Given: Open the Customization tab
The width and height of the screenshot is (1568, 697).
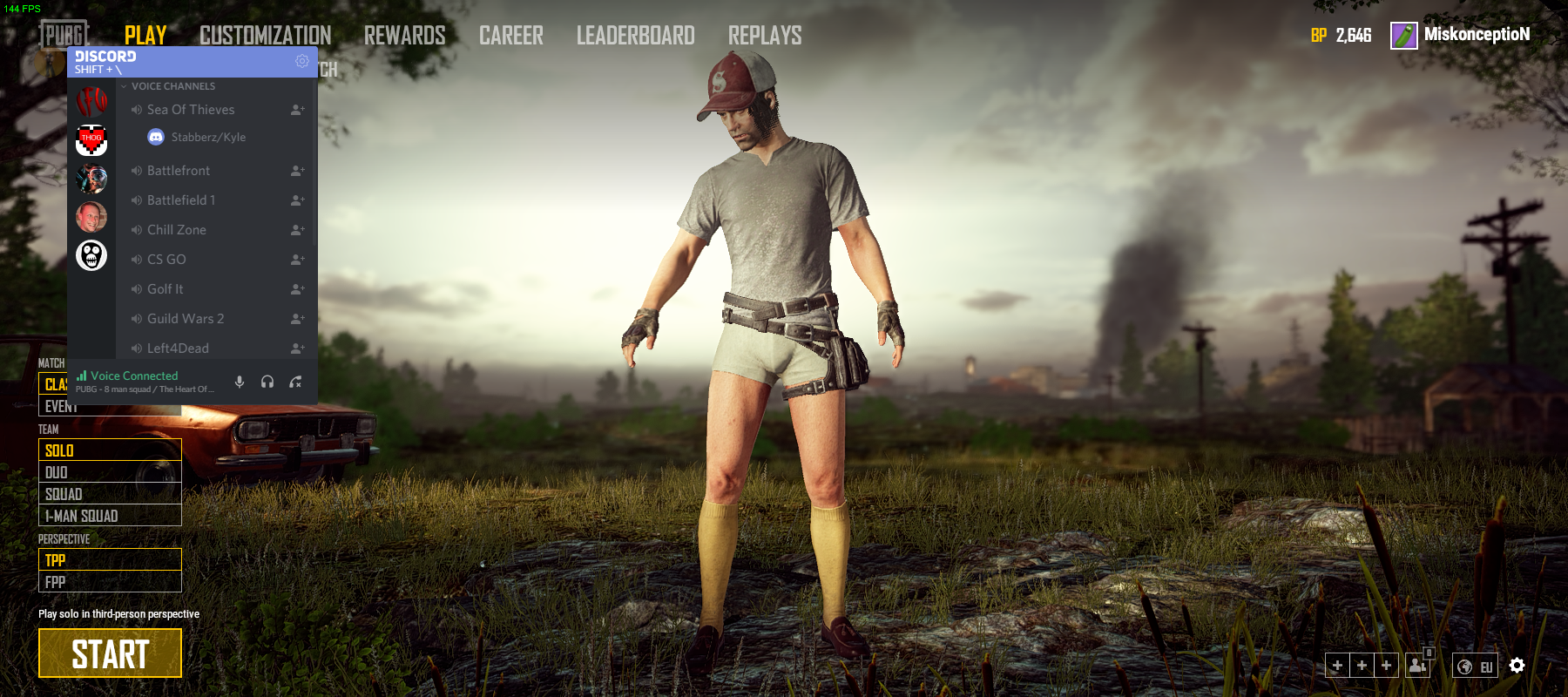Looking at the screenshot, I should (x=265, y=36).
